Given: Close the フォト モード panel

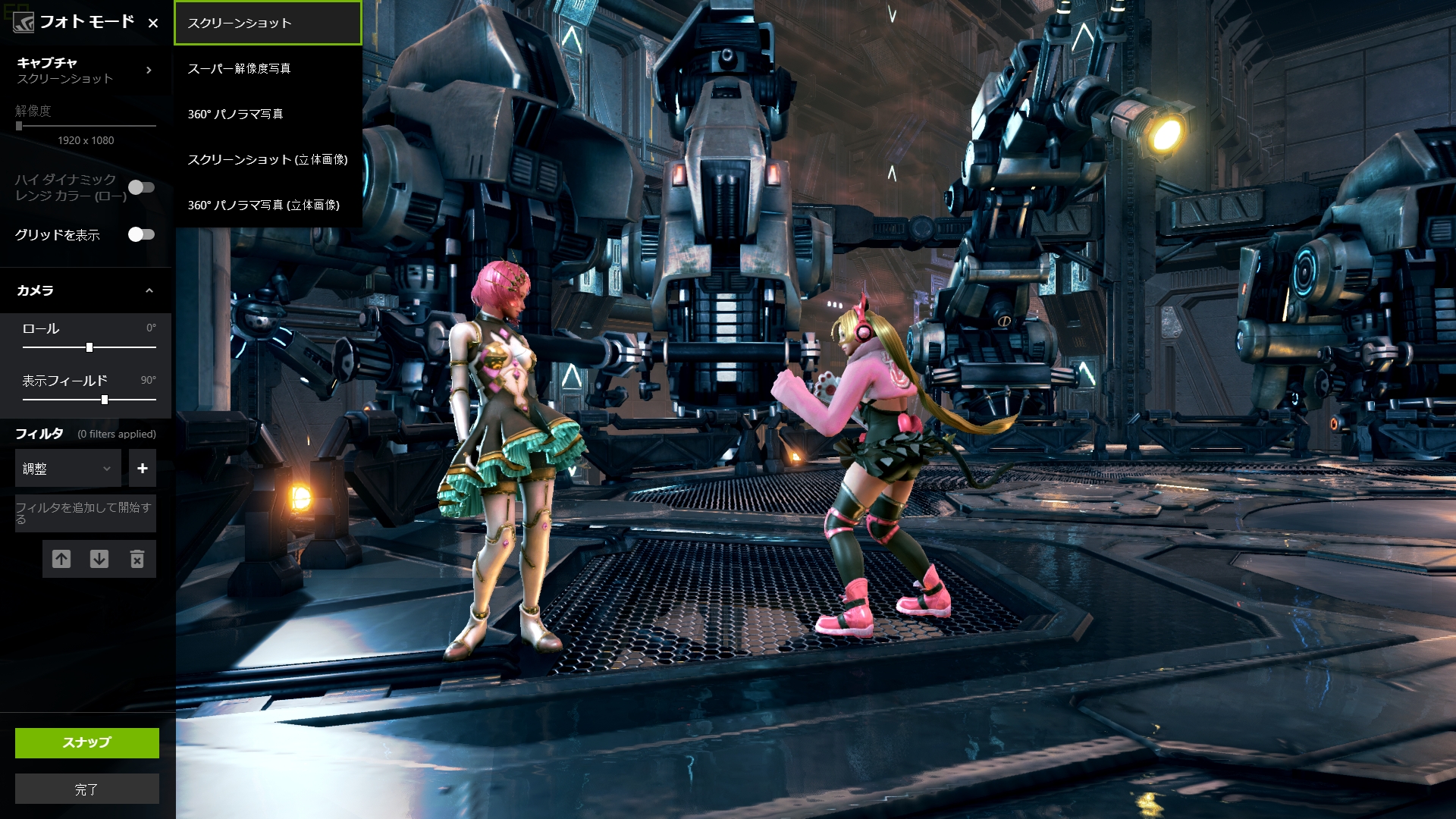Looking at the screenshot, I should click(153, 23).
